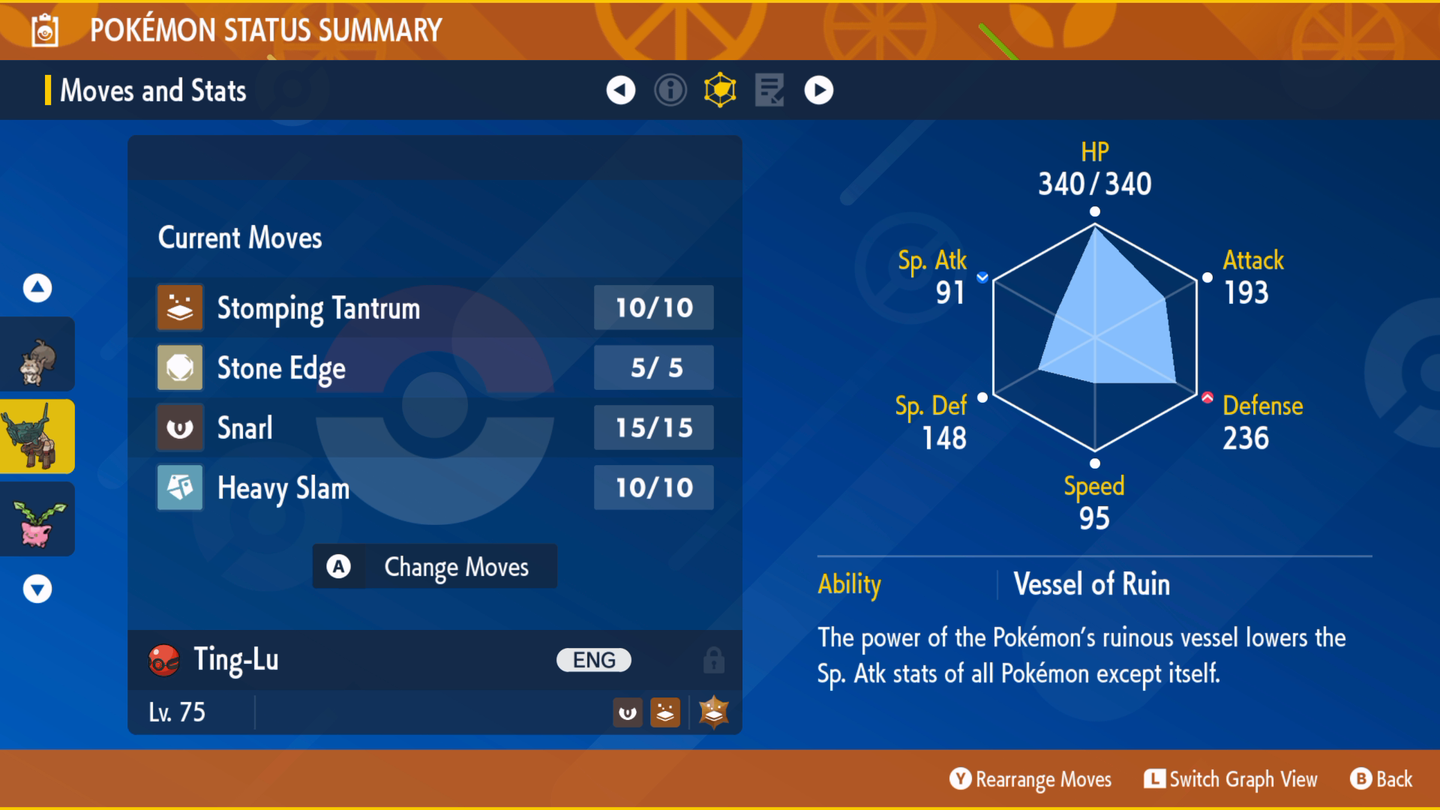The height and width of the screenshot is (810, 1440).
Task: Select the Snarl move entry
Action: (434, 428)
